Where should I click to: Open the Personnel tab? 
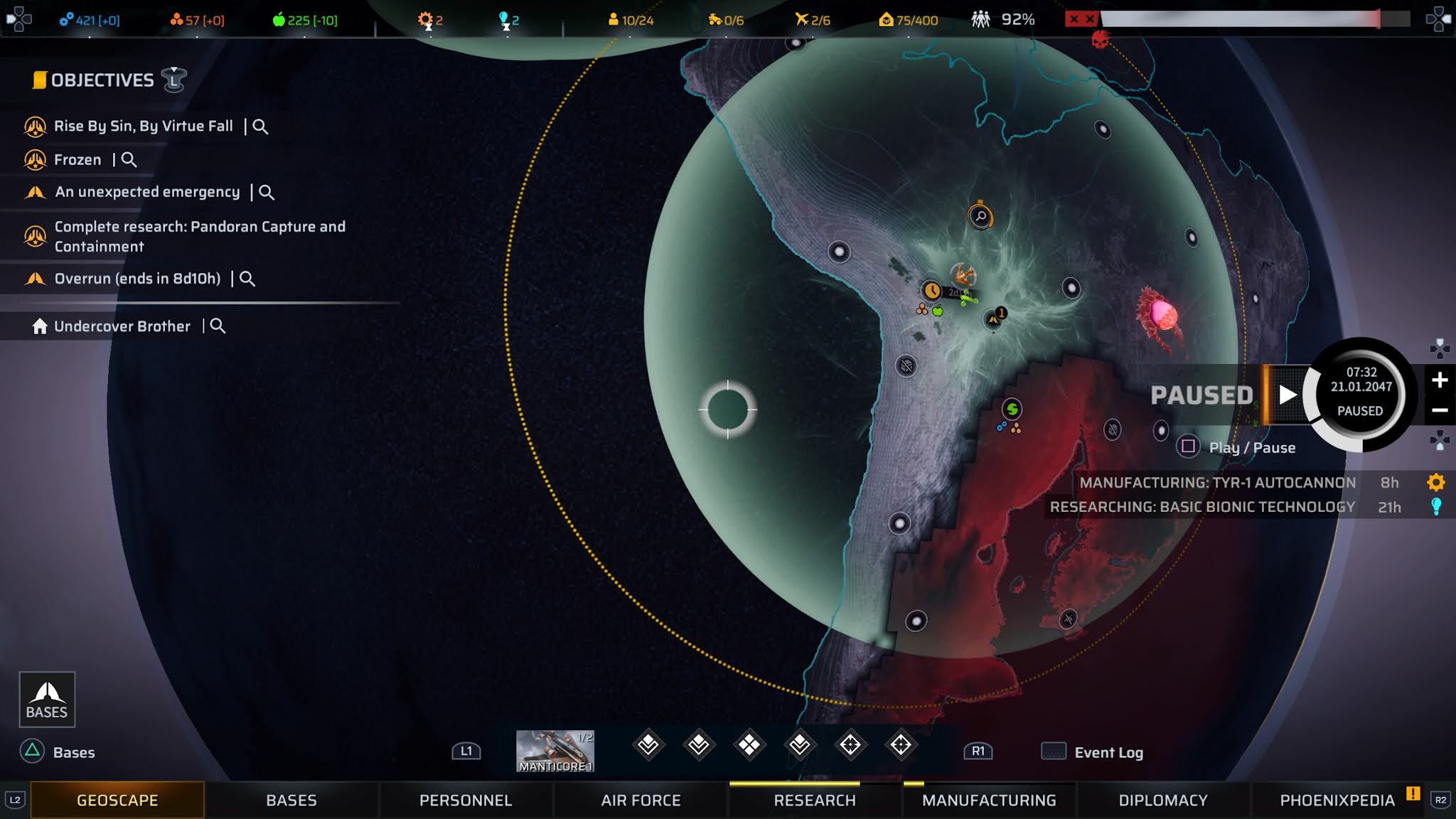(x=466, y=801)
